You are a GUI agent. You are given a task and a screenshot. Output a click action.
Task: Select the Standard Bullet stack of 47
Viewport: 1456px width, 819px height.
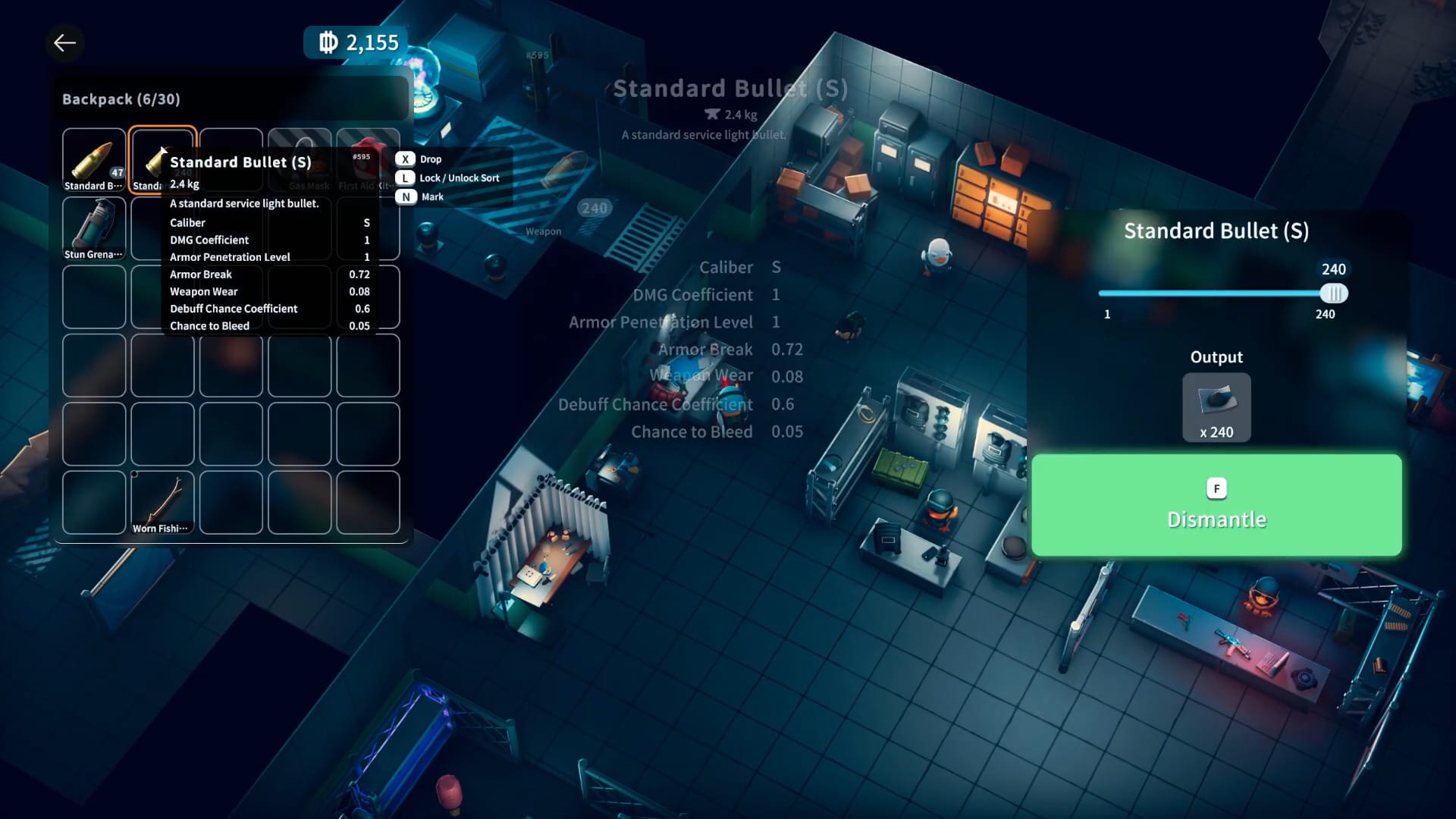(94, 160)
